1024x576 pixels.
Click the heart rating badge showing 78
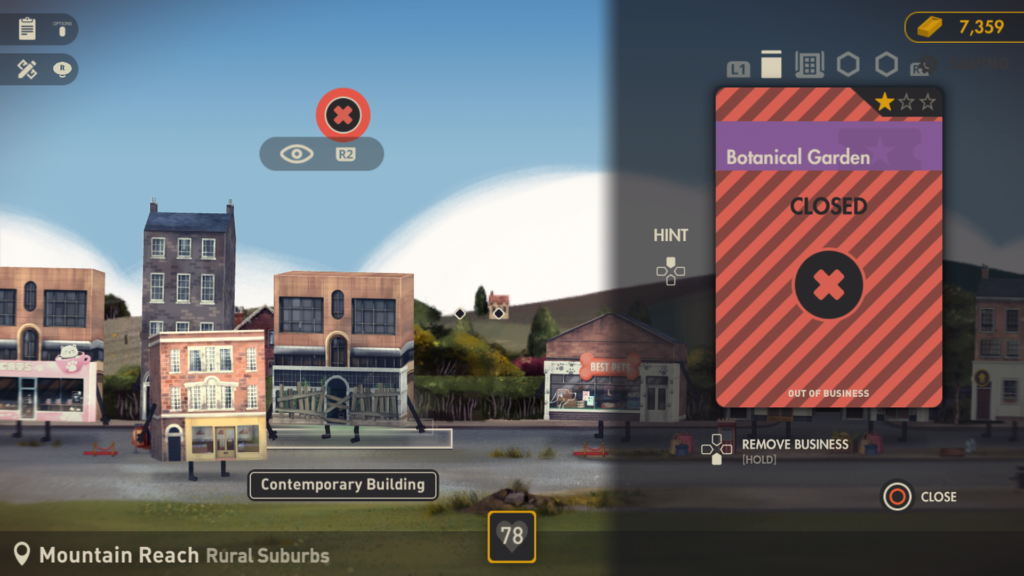(x=512, y=537)
